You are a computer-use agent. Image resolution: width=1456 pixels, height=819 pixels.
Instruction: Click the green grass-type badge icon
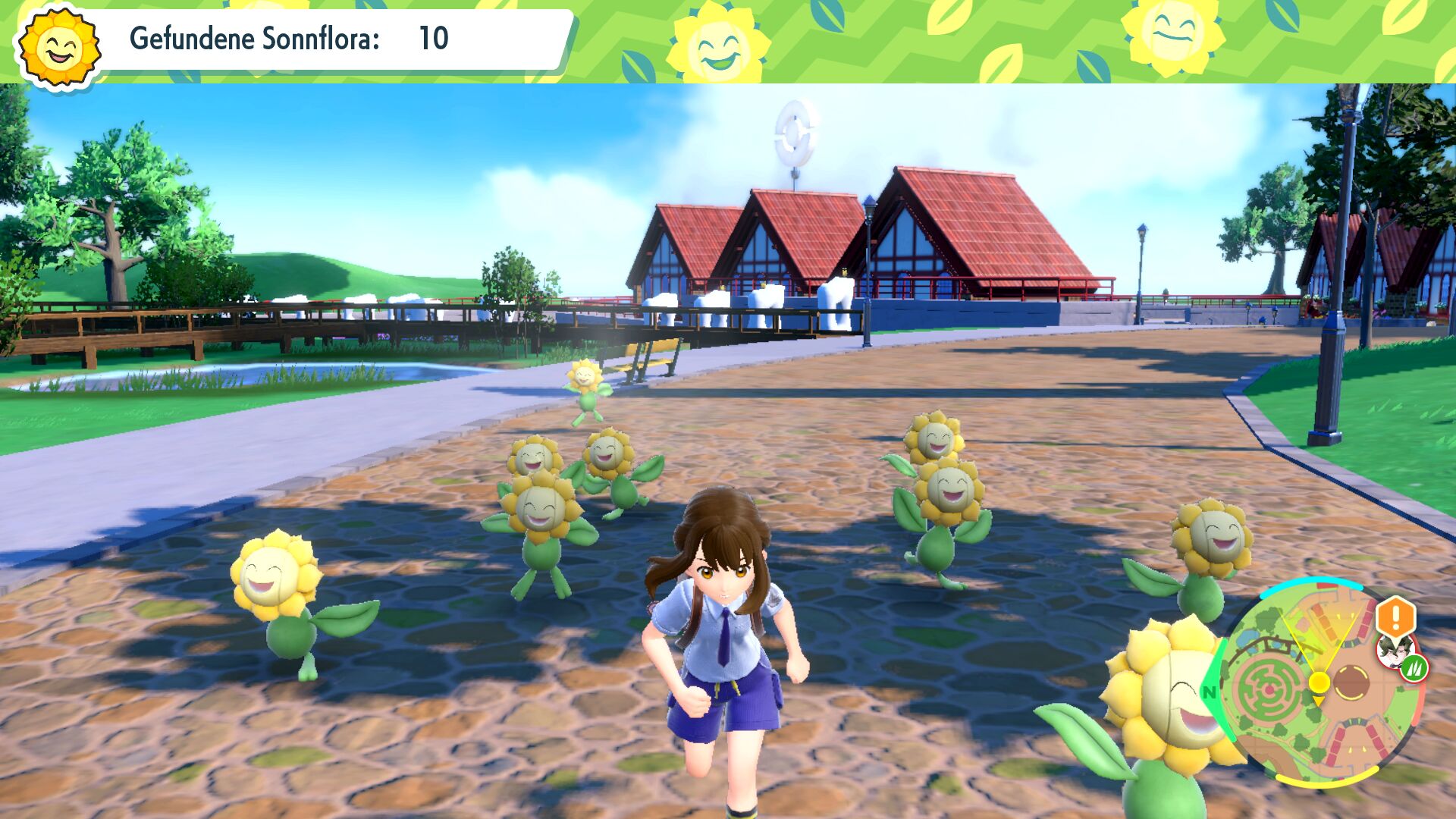1414,668
